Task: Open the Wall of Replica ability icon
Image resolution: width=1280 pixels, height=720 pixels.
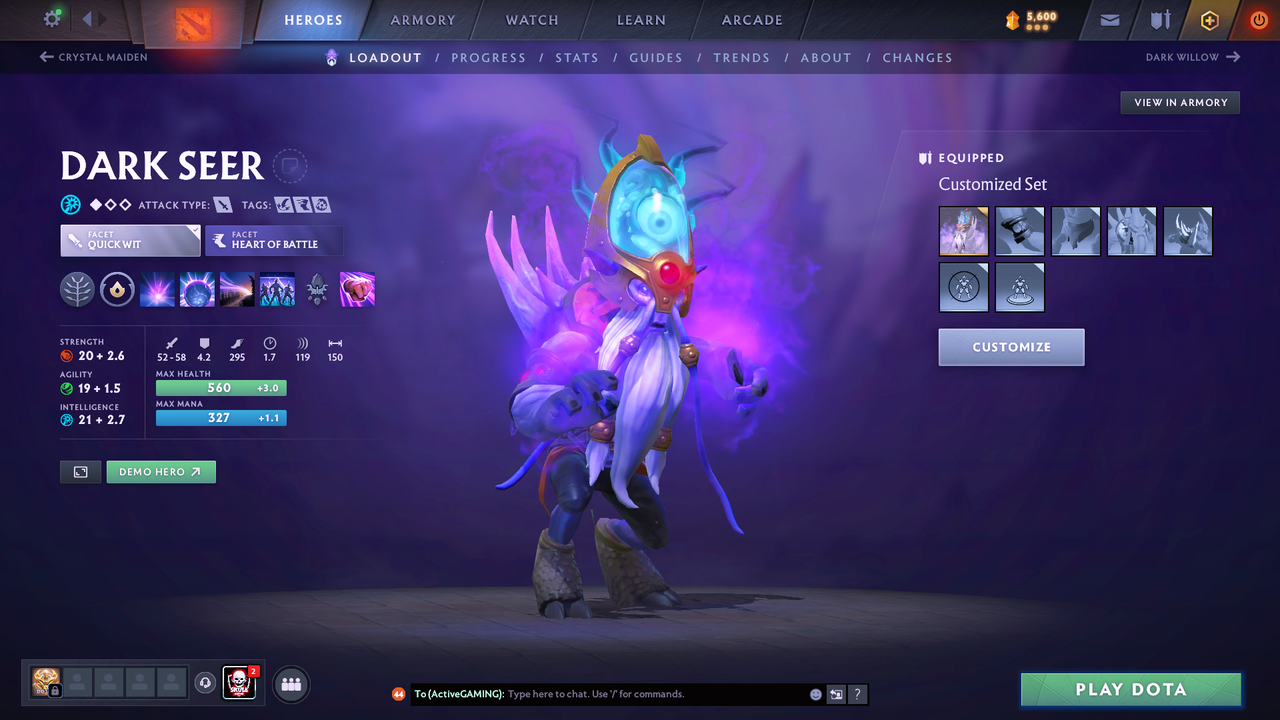Action: pos(277,289)
